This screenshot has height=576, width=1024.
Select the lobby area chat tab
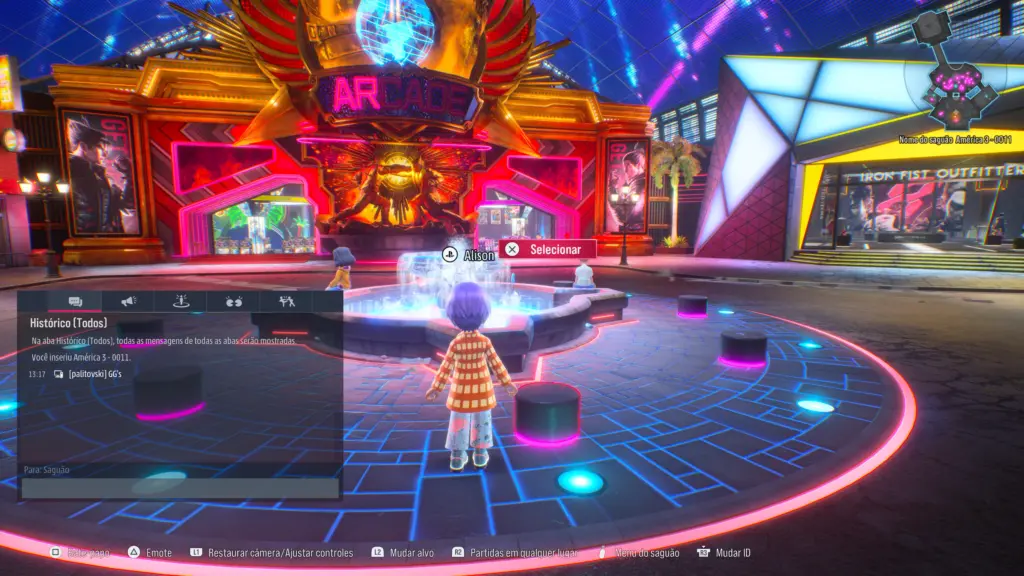click(181, 301)
